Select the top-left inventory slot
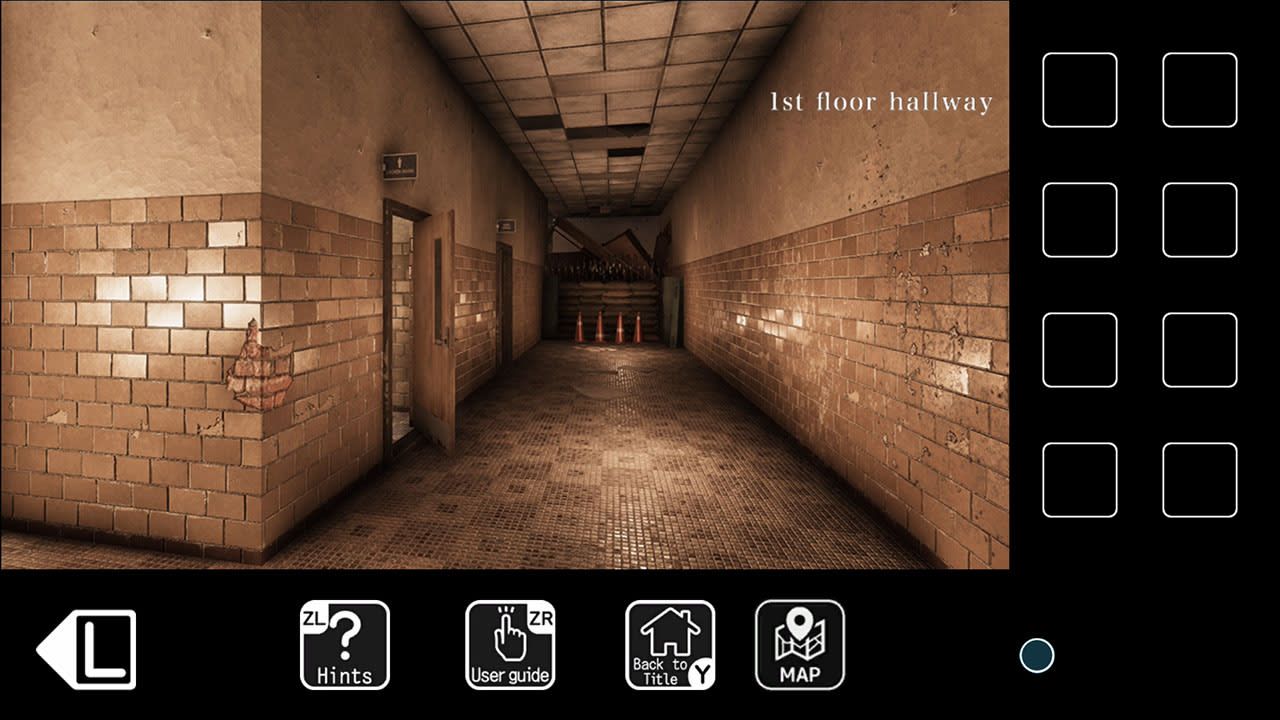The image size is (1280, 720). click(1079, 89)
